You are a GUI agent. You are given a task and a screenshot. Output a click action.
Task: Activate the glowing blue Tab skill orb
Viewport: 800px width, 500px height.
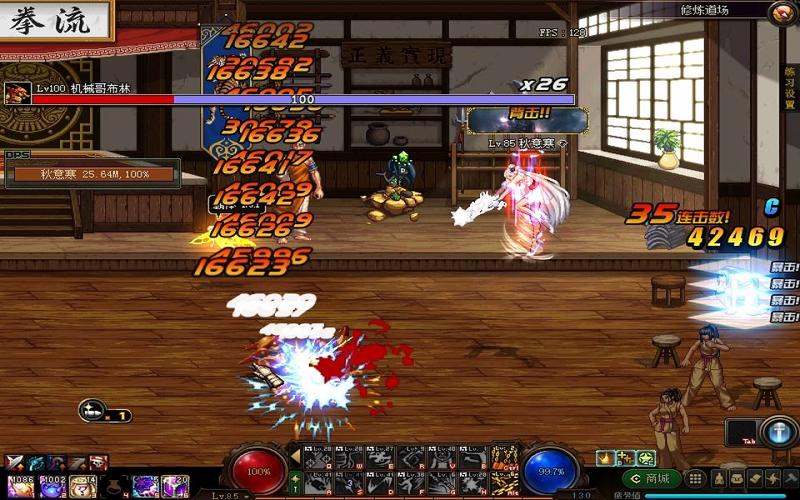[777, 432]
